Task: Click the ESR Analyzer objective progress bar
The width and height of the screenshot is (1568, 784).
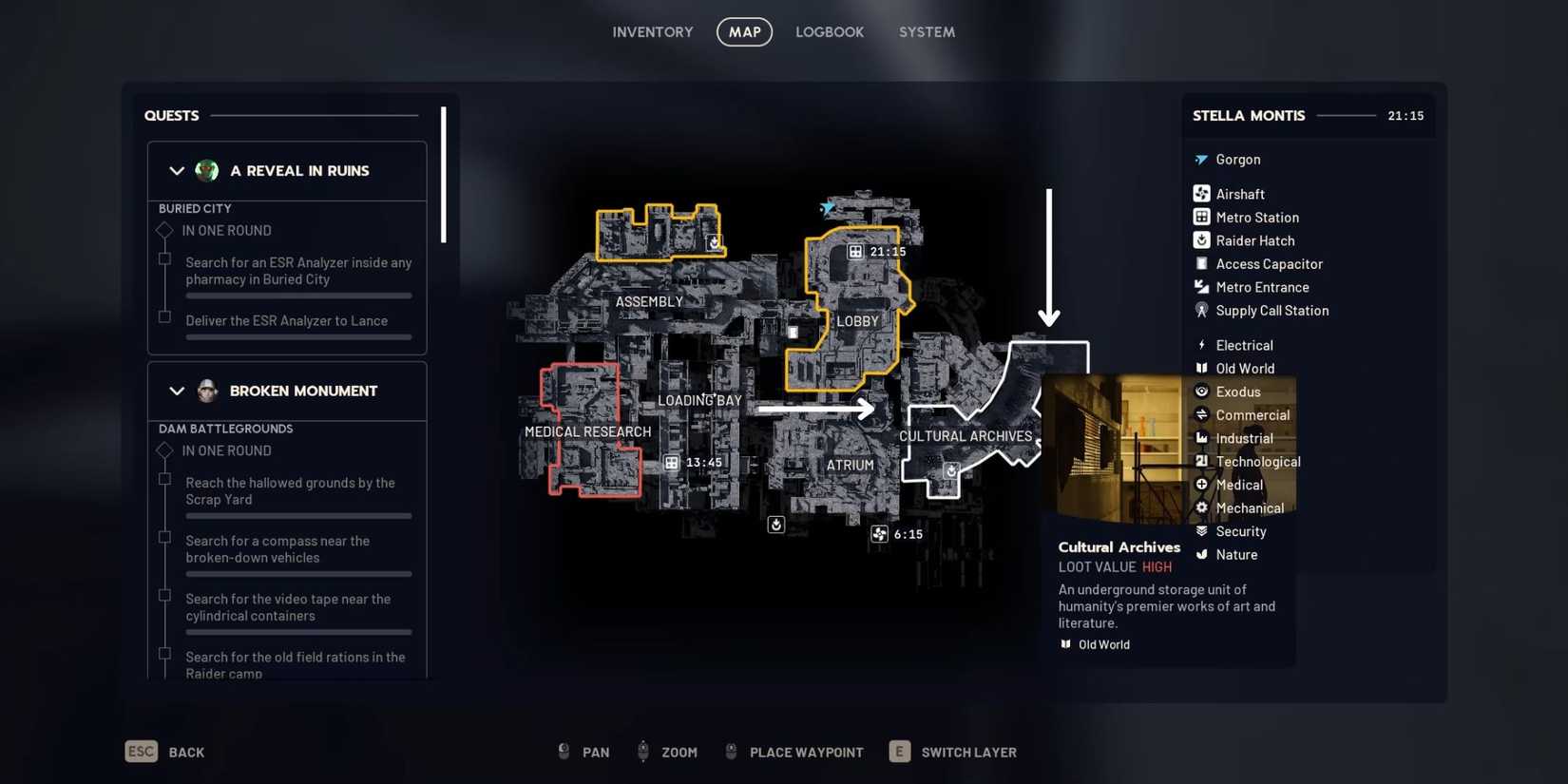Action: pyautogui.click(x=297, y=296)
